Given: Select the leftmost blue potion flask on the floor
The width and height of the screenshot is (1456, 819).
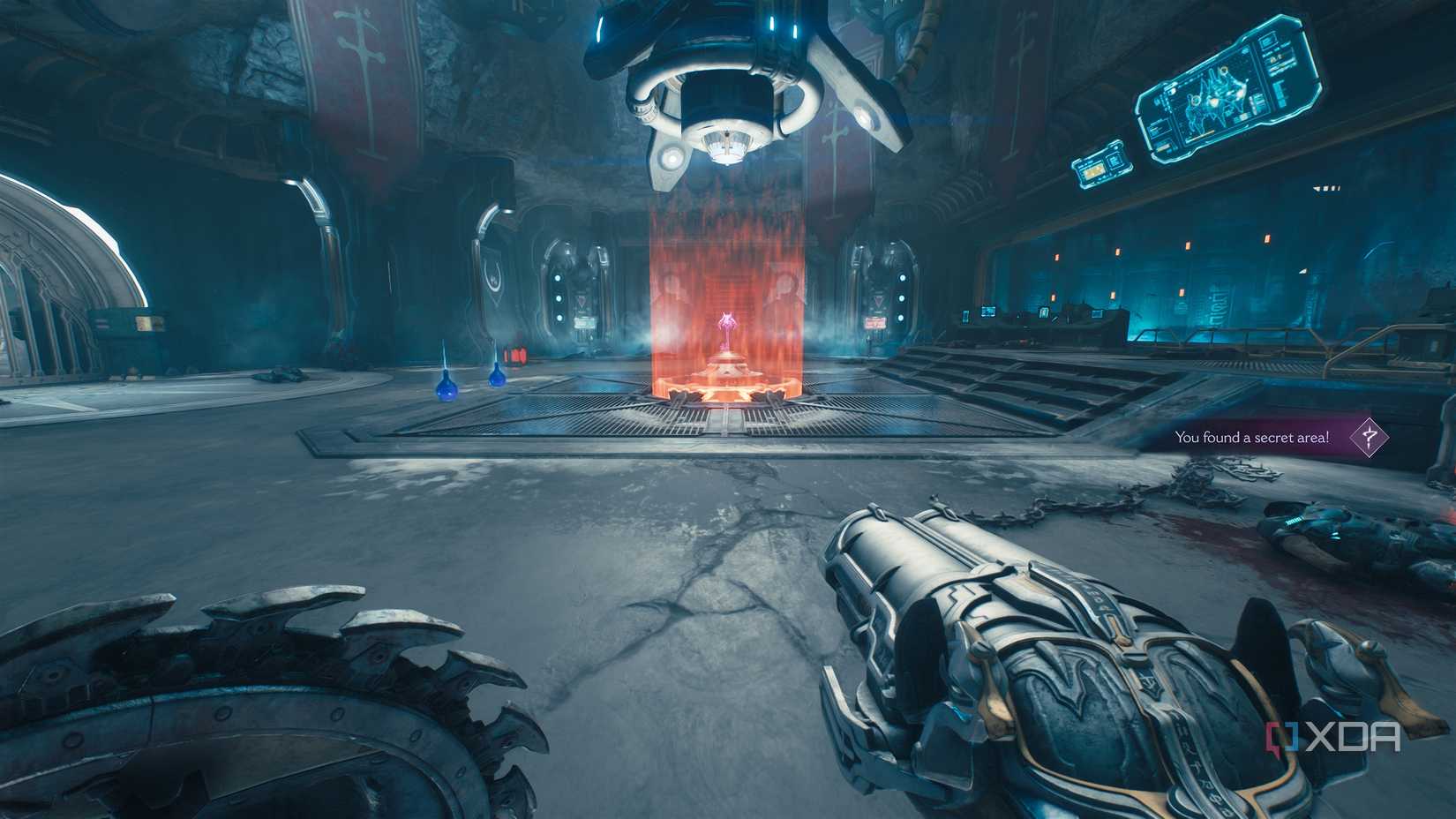Looking at the screenshot, I should click(446, 390).
